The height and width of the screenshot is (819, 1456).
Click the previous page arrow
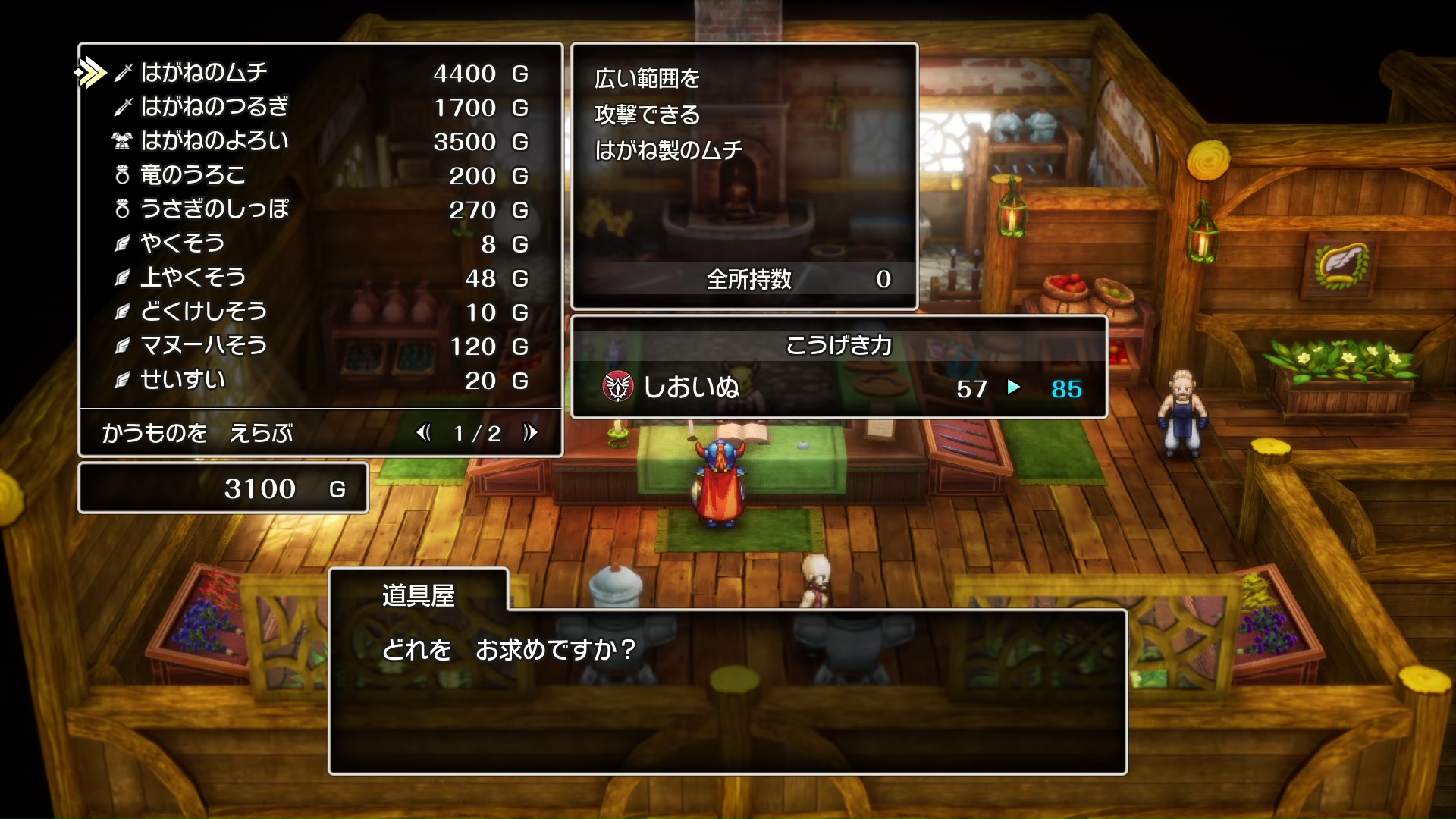[423, 432]
